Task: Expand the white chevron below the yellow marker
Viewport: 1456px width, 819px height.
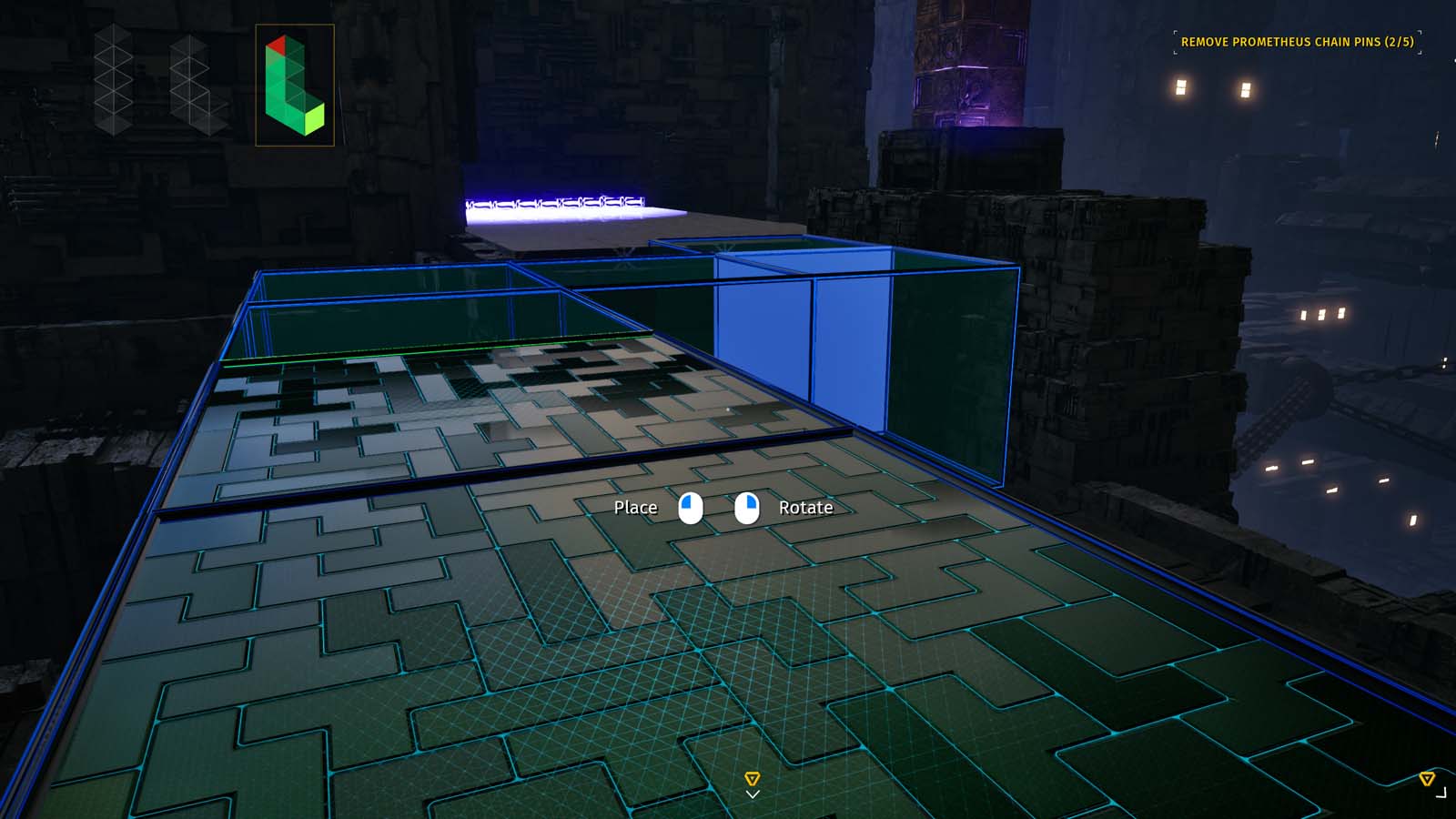Action: click(x=752, y=795)
